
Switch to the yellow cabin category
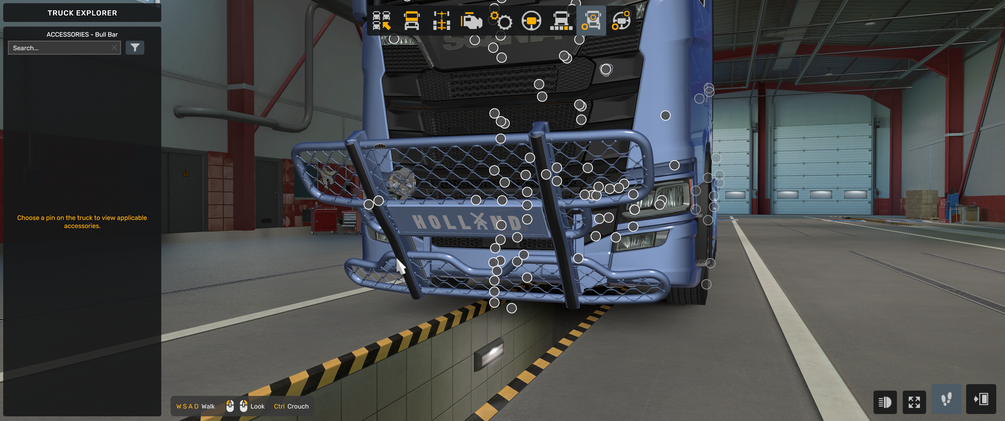(411, 20)
